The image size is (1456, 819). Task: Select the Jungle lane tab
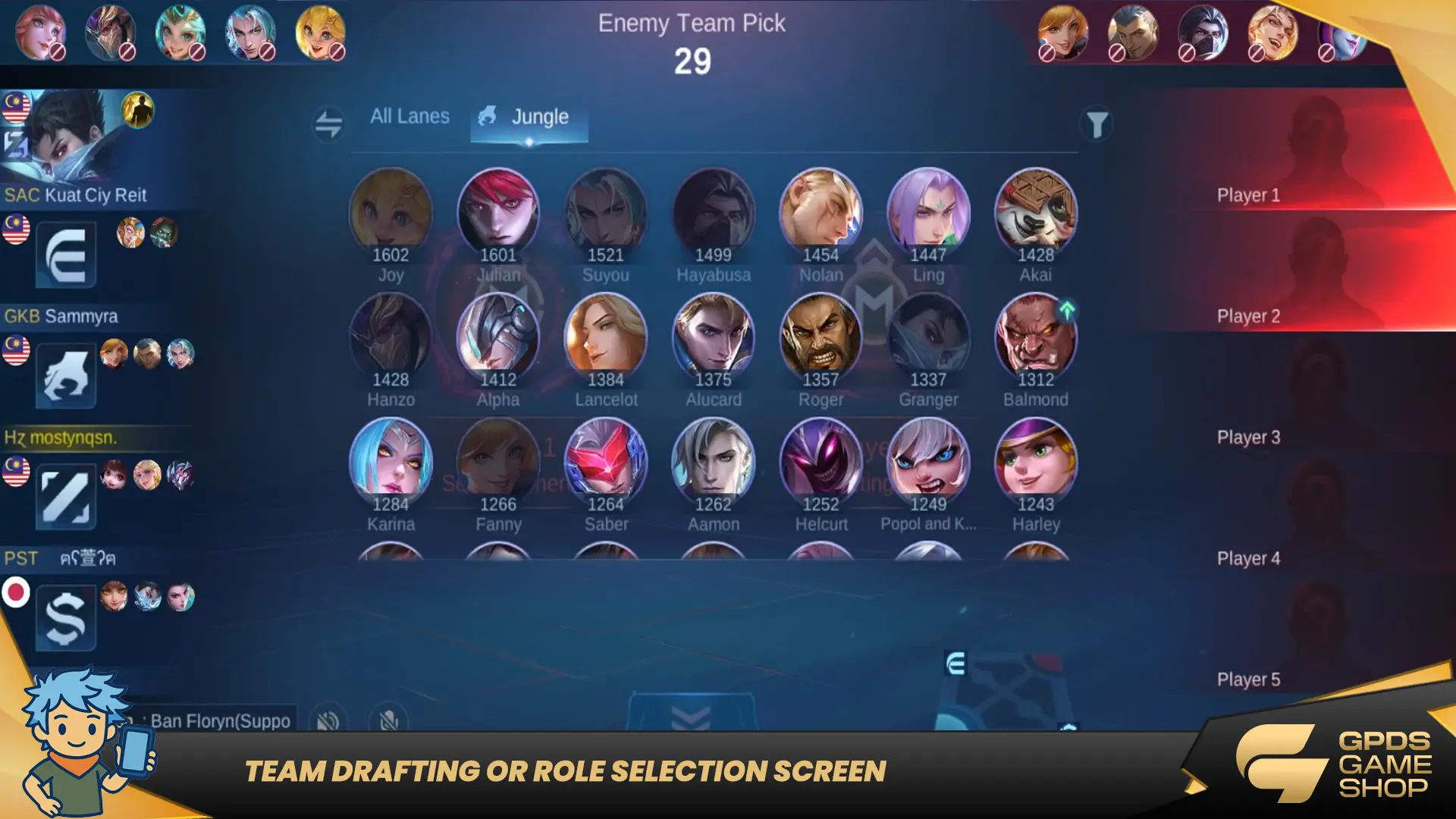529,118
